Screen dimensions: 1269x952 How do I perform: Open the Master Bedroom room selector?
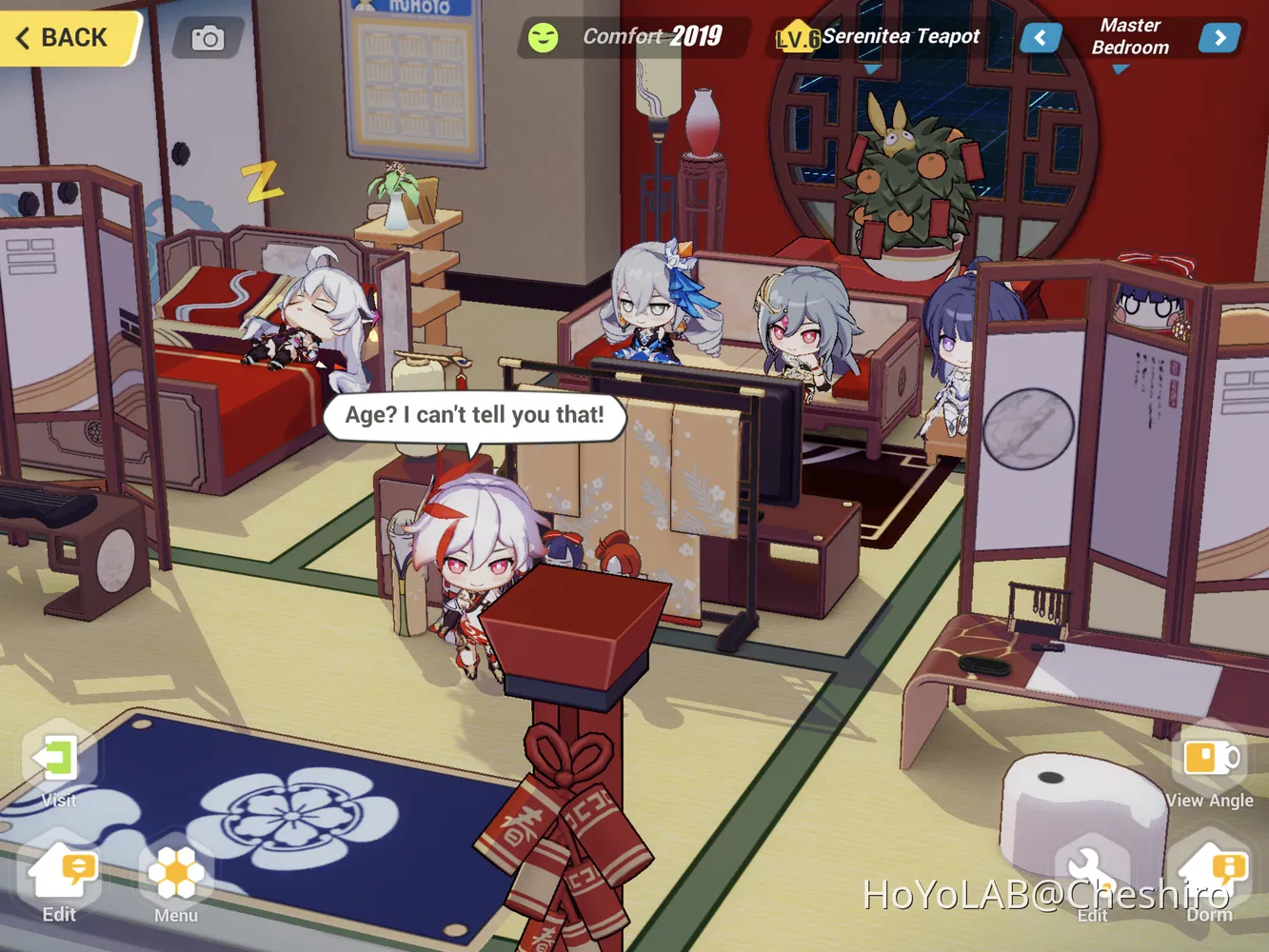point(1129,36)
